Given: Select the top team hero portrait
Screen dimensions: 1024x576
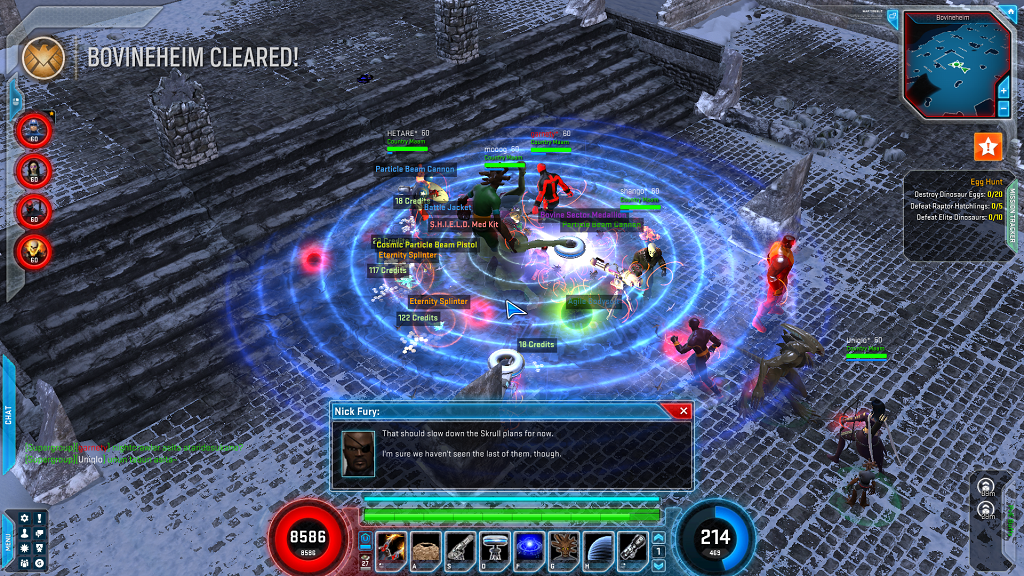Looking at the screenshot, I should (34, 129).
